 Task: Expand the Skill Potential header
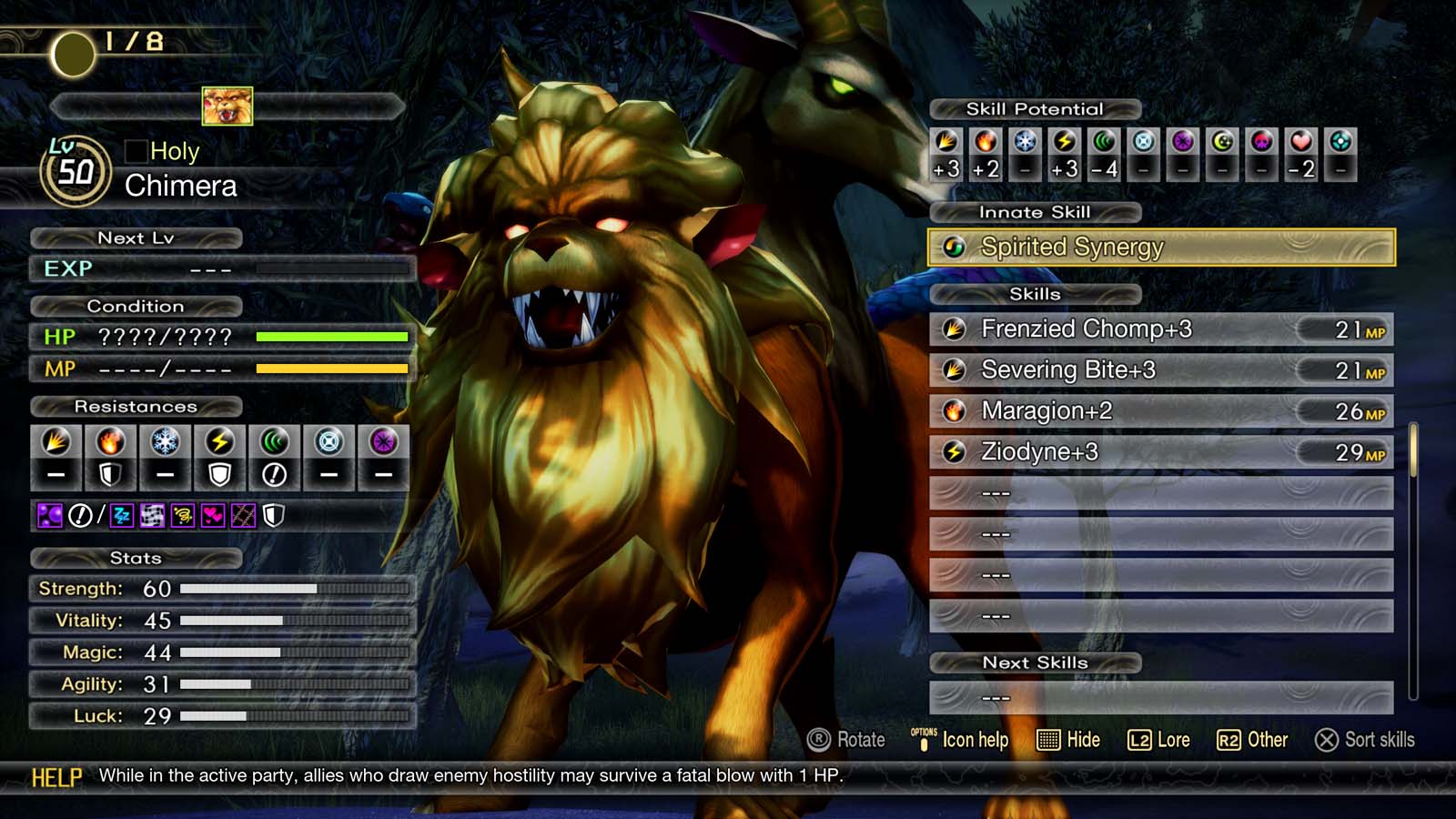[x=1035, y=108]
